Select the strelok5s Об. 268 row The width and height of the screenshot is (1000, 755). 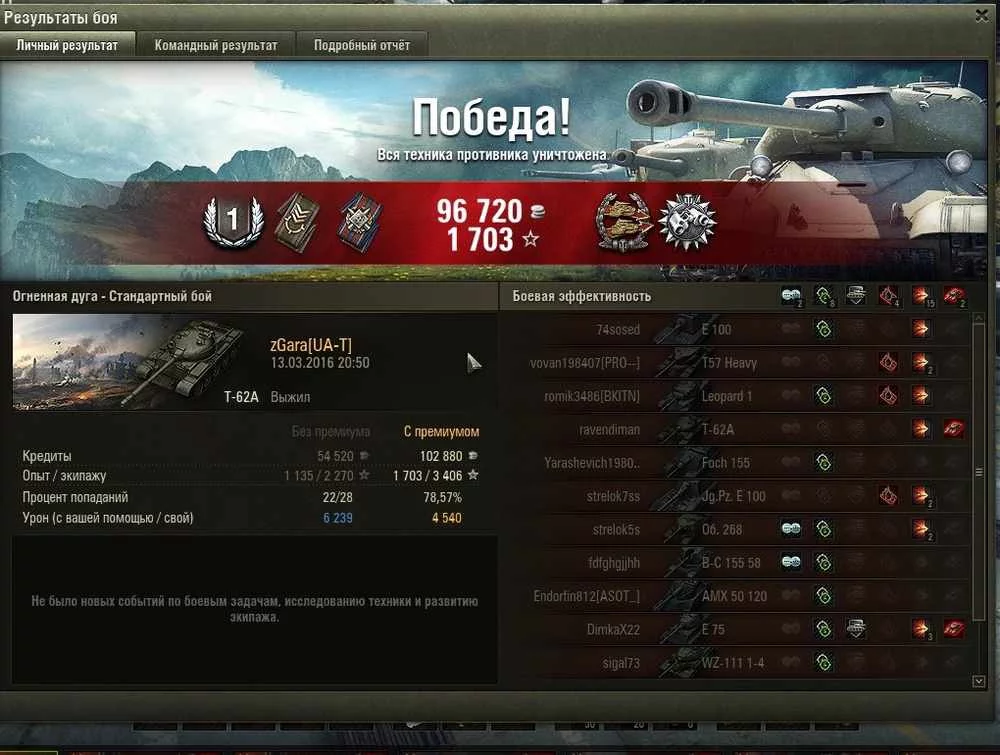tap(735, 529)
